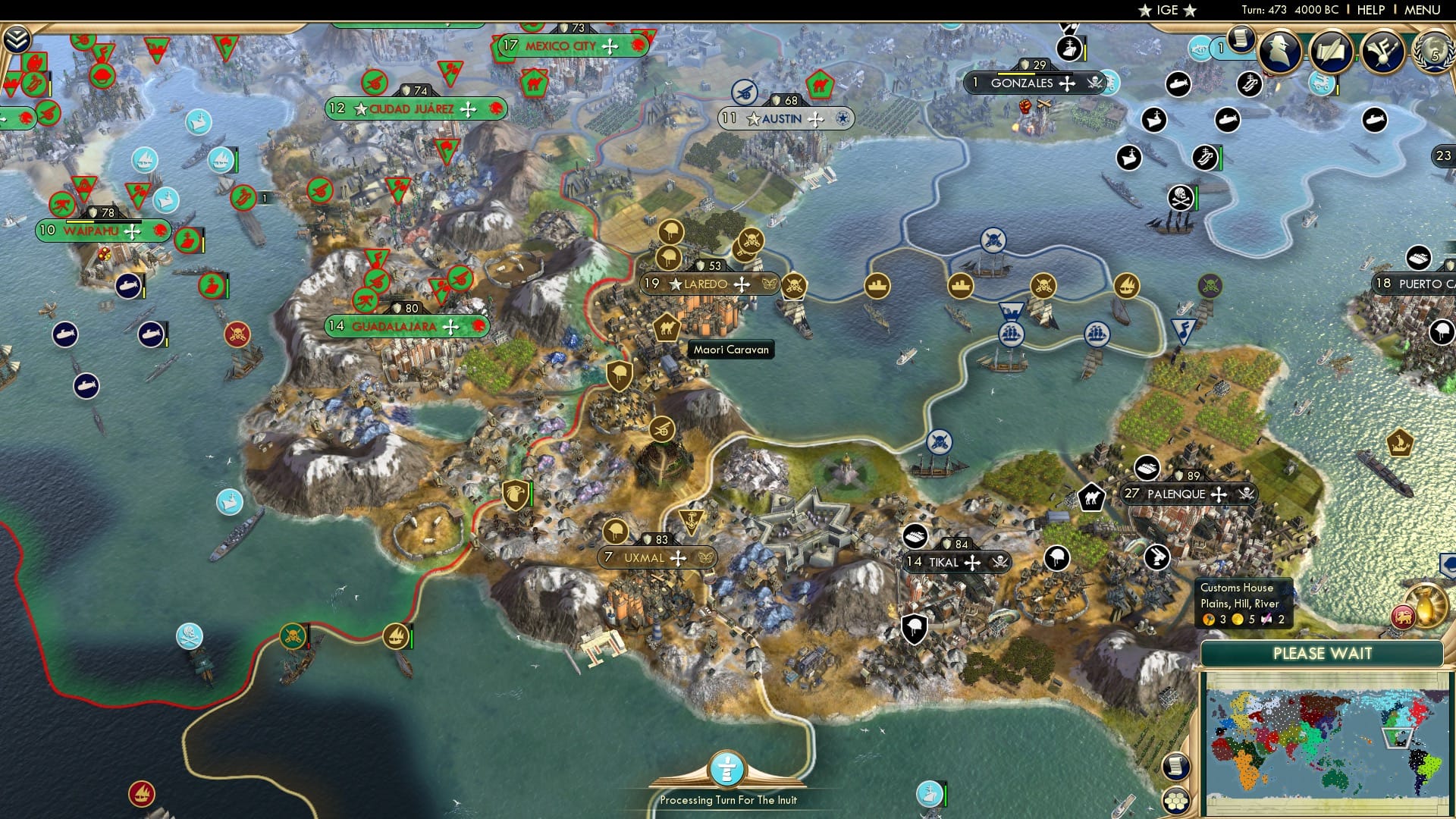Screen dimensions: 1456x819
Task: Click the unit icon above Processing Turn For The Inuit
Action: pyautogui.click(x=726, y=768)
